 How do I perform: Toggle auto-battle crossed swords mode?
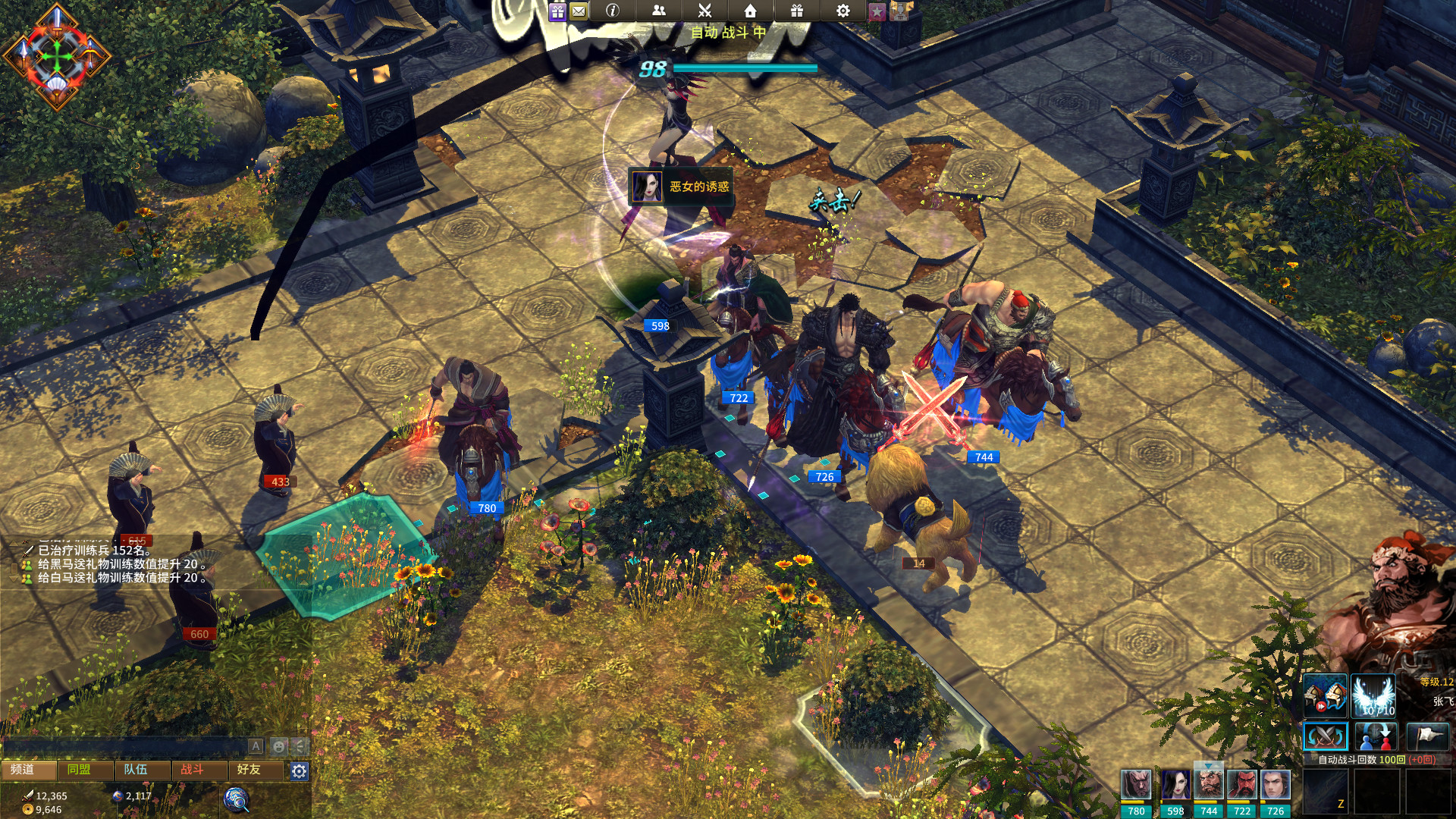coord(1326,736)
